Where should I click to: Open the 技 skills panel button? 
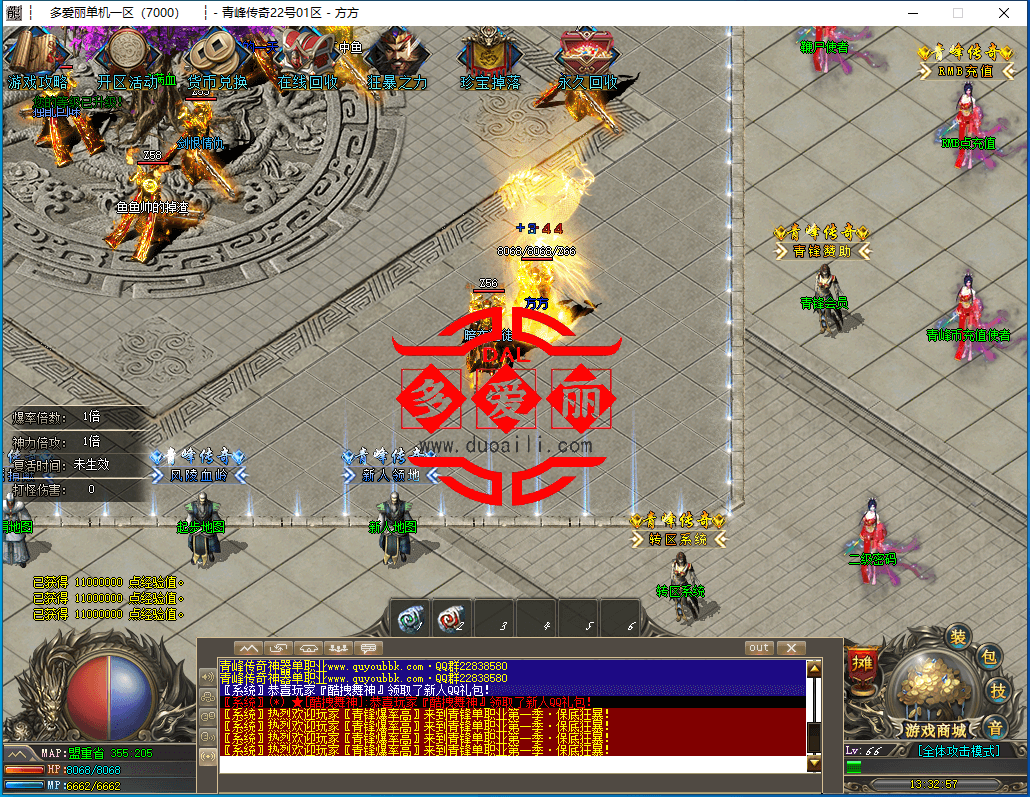click(x=998, y=691)
